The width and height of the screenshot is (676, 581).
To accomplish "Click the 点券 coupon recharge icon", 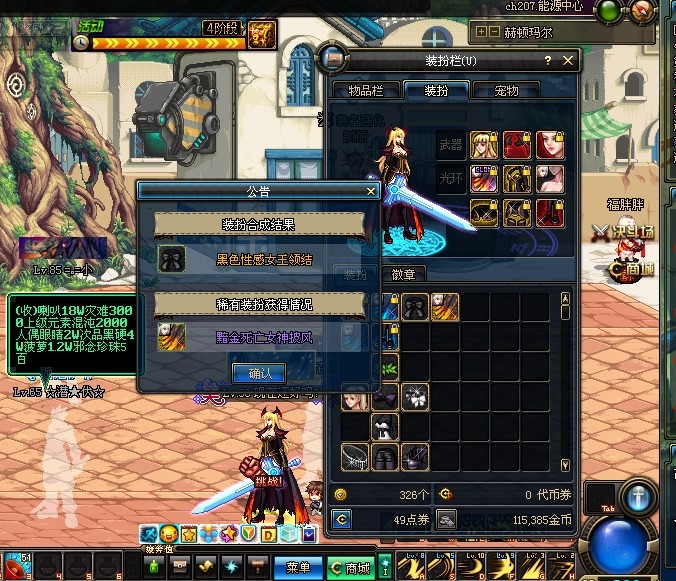I will click(343, 519).
